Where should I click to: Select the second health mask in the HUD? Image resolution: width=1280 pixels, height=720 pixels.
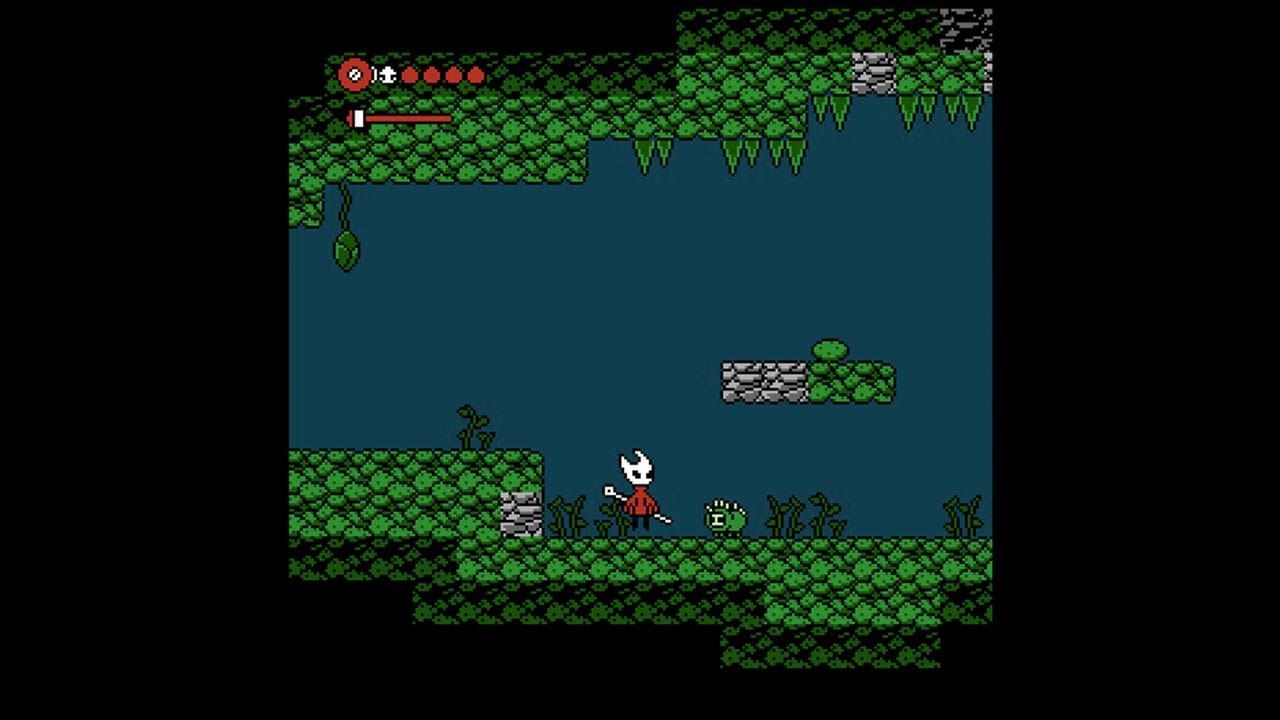(x=433, y=74)
